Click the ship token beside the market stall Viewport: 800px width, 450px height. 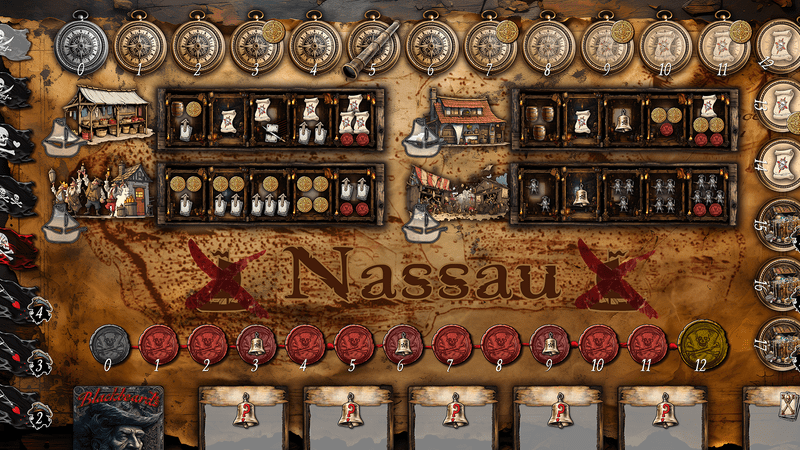click(x=63, y=139)
